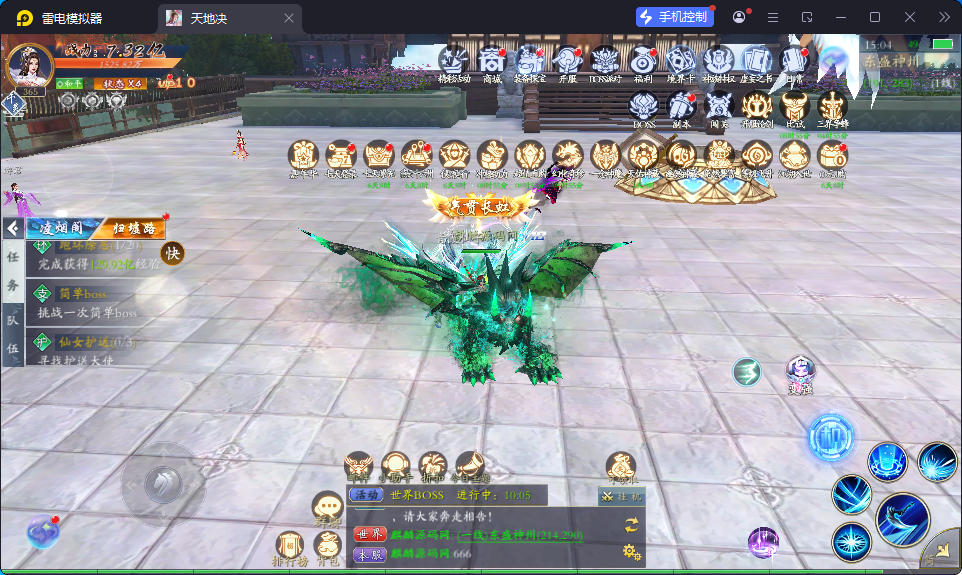The height and width of the screenshot is (575, 962).
Task: Click the round 快 quick-complete button
Action: [173, 254]
